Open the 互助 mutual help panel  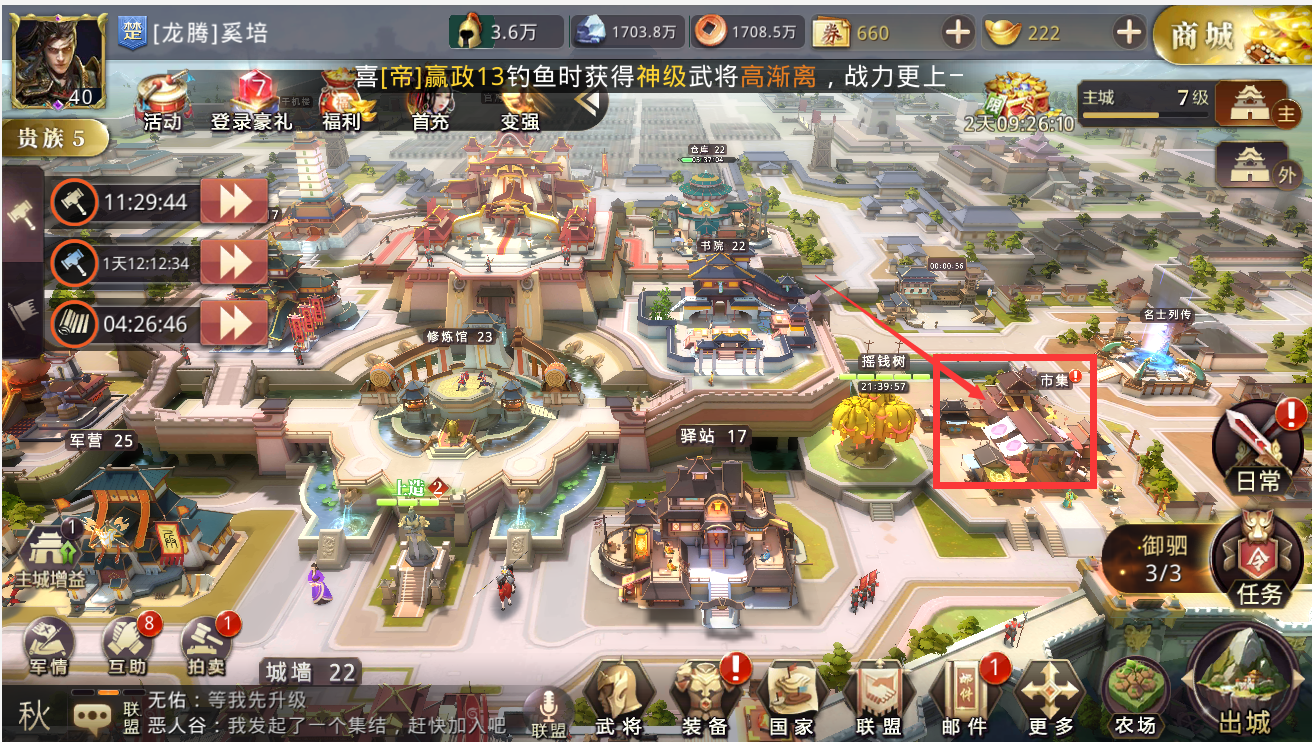pos(127,647)
